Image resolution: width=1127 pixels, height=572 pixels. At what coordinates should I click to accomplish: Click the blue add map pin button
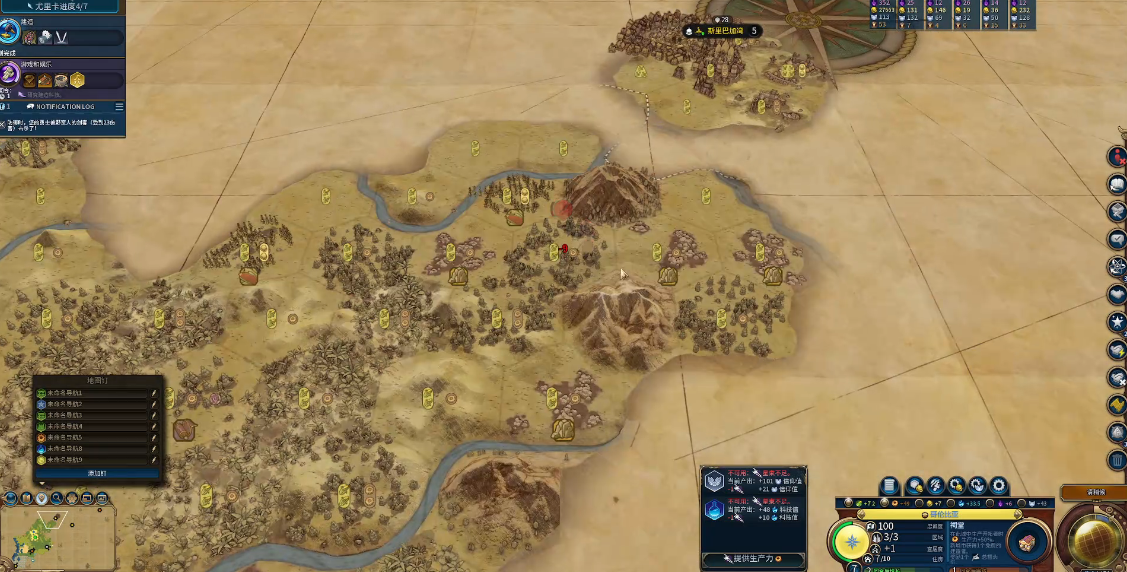coord(96,473)
